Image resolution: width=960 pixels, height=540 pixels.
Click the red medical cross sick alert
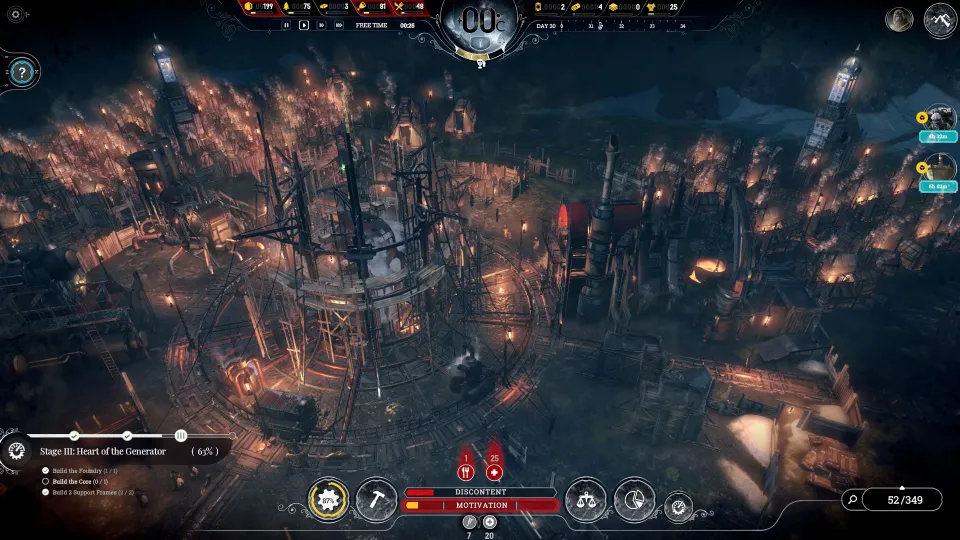tap(494, 472)
